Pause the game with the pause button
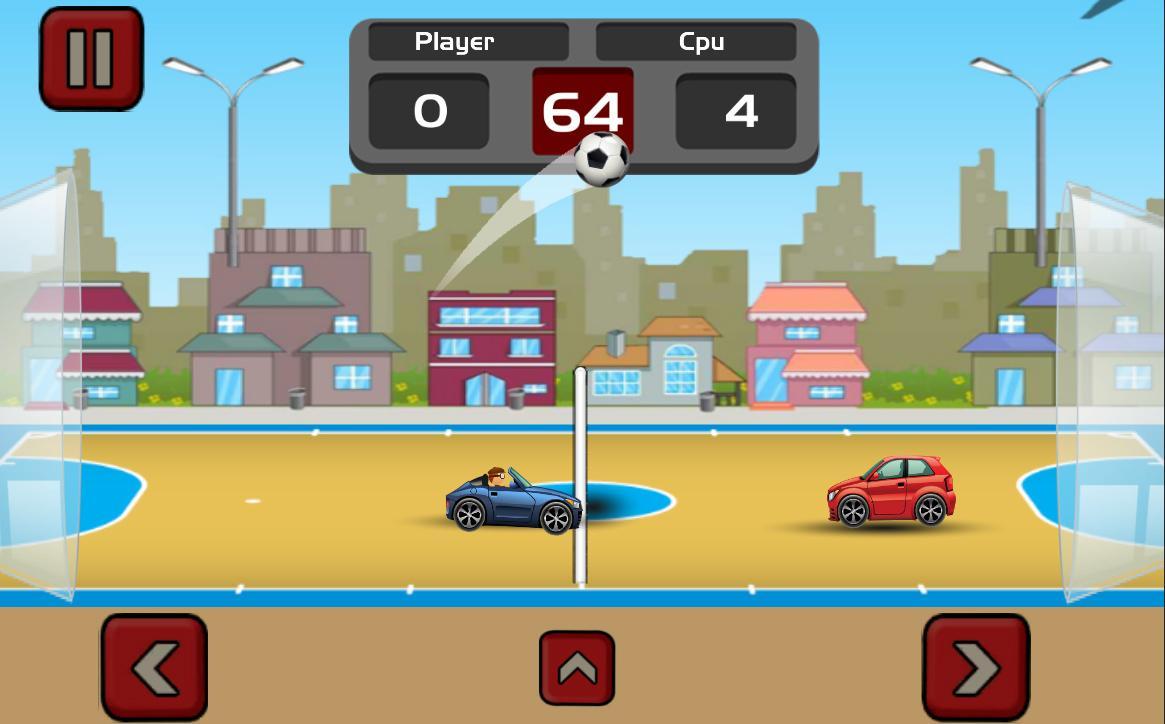1165x724 pixels. [91, 58]
